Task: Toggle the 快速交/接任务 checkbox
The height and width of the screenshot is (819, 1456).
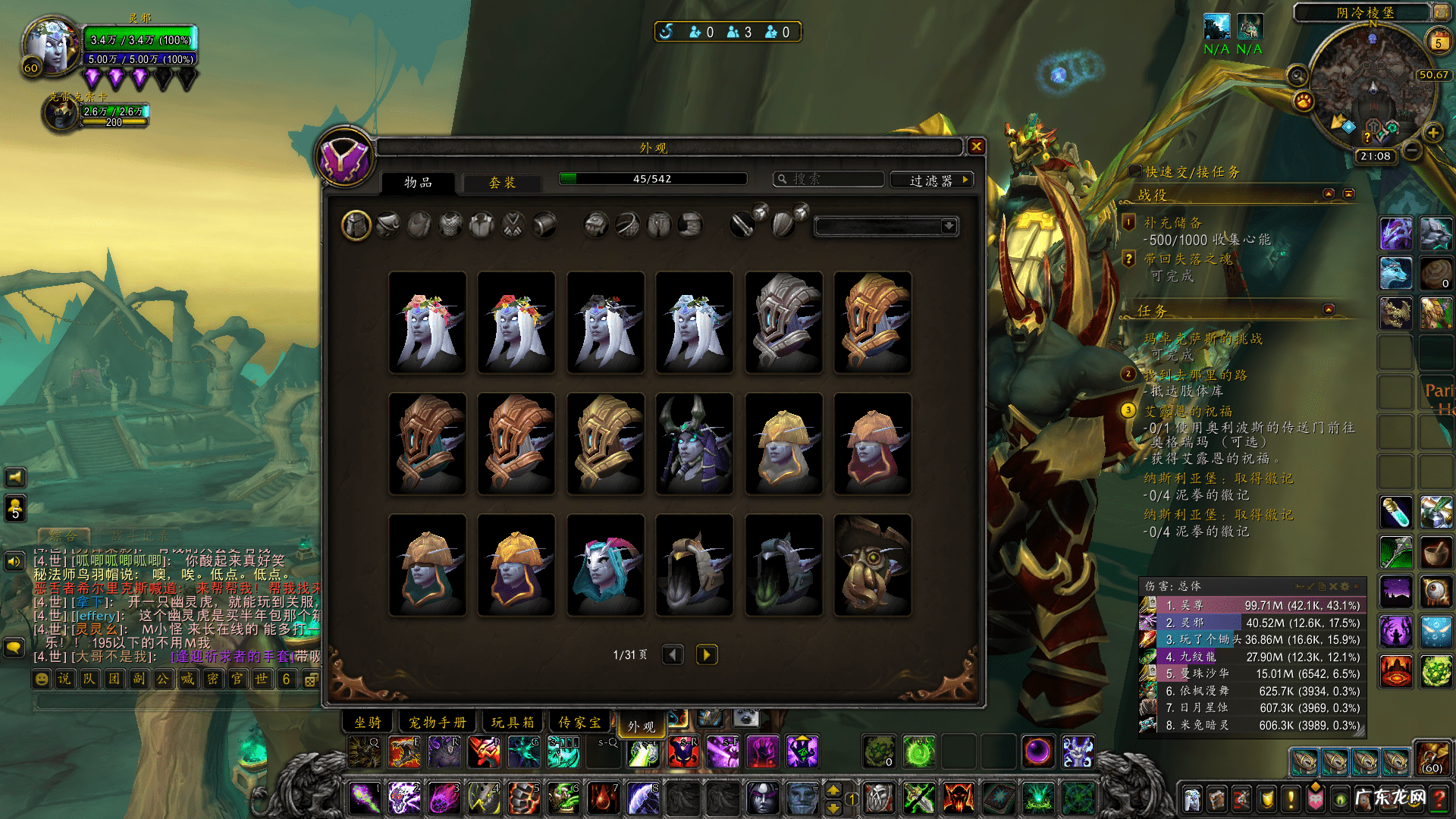Action: click(1135, 171)
